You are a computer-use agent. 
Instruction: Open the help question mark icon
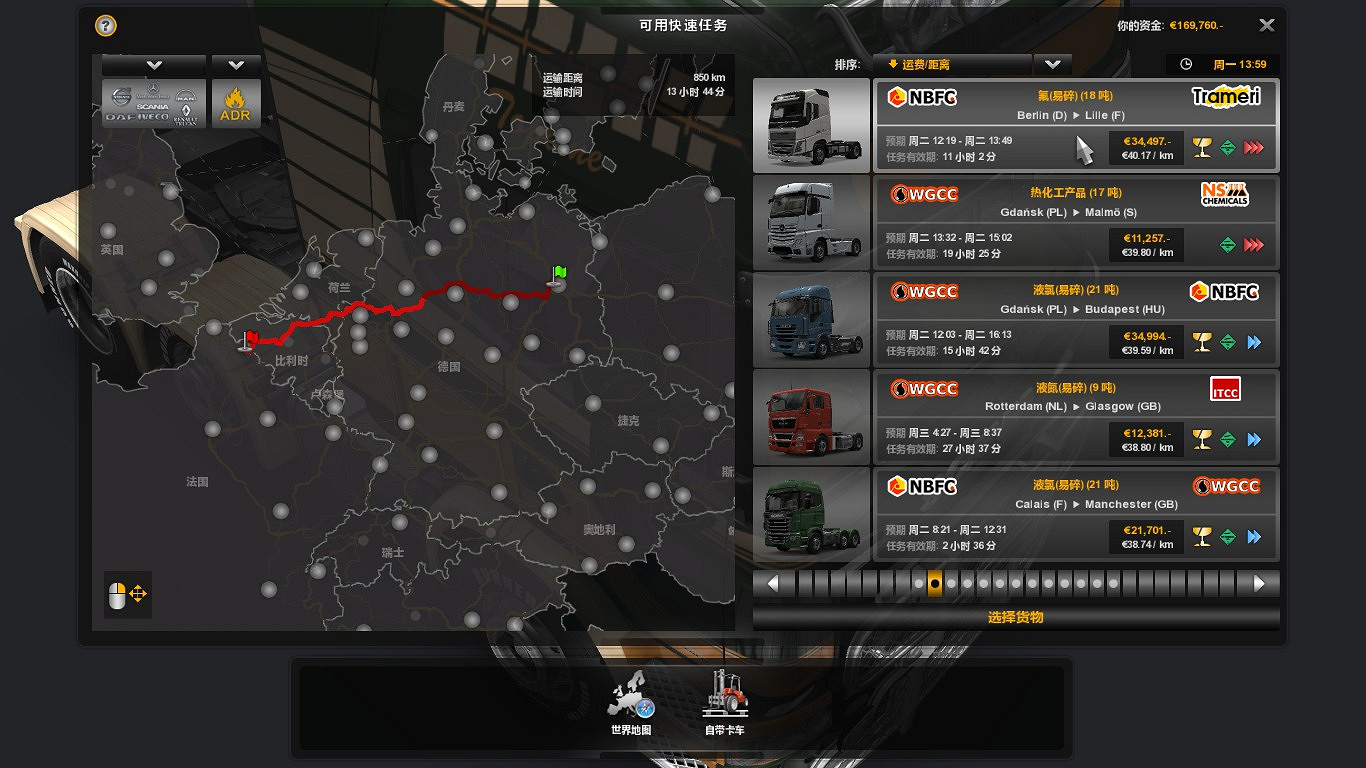point(105,25)
